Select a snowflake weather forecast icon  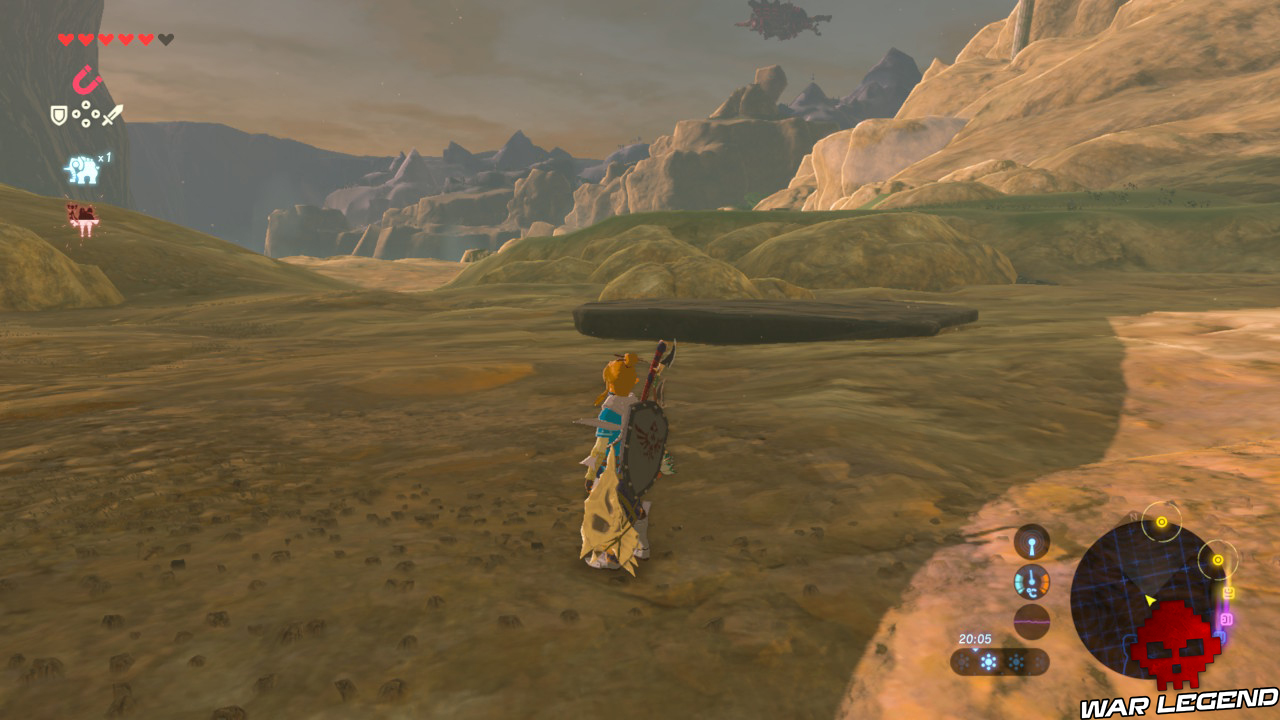pos(1017,660)
